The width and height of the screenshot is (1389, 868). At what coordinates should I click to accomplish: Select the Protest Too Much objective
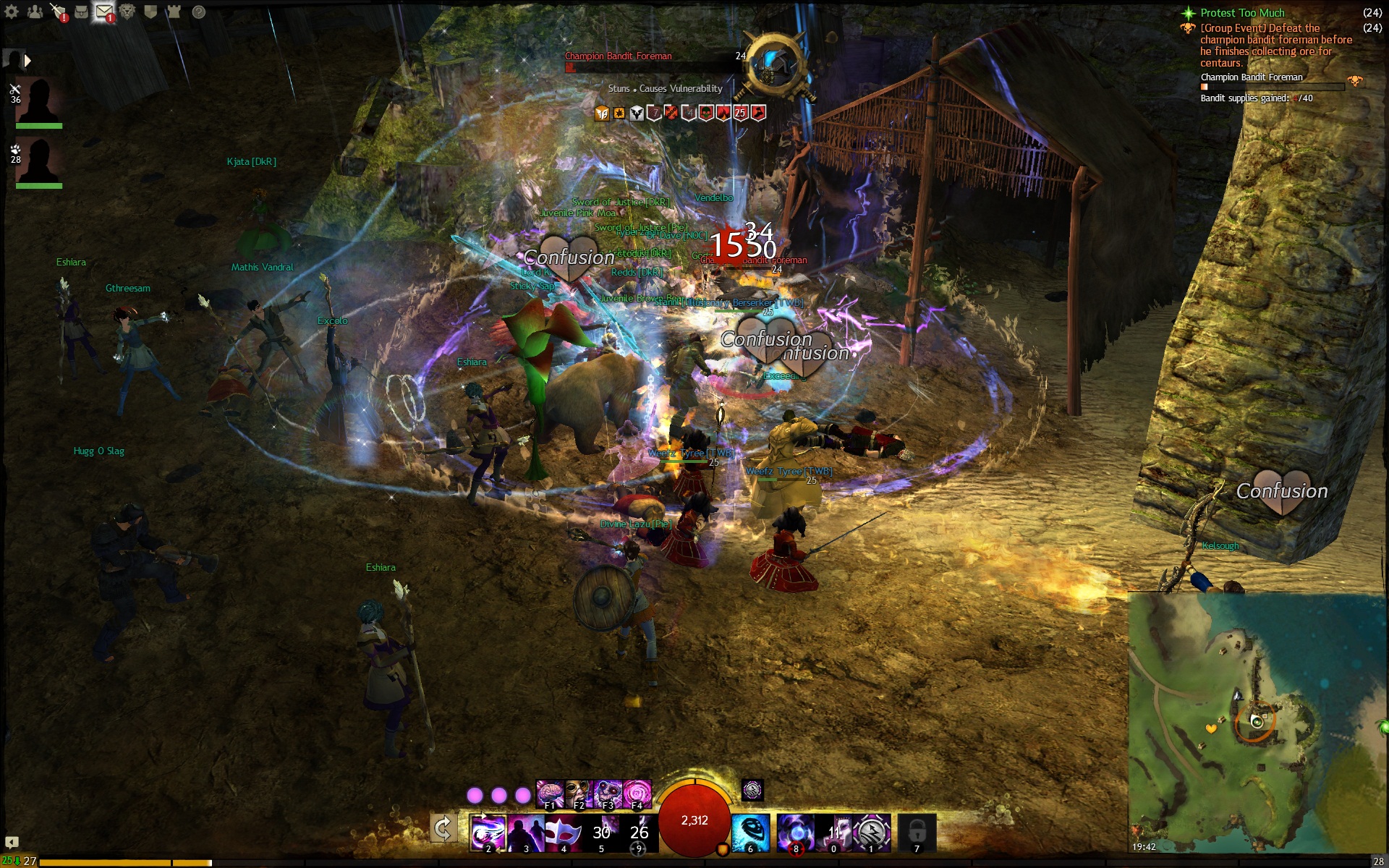[1241, 13]
